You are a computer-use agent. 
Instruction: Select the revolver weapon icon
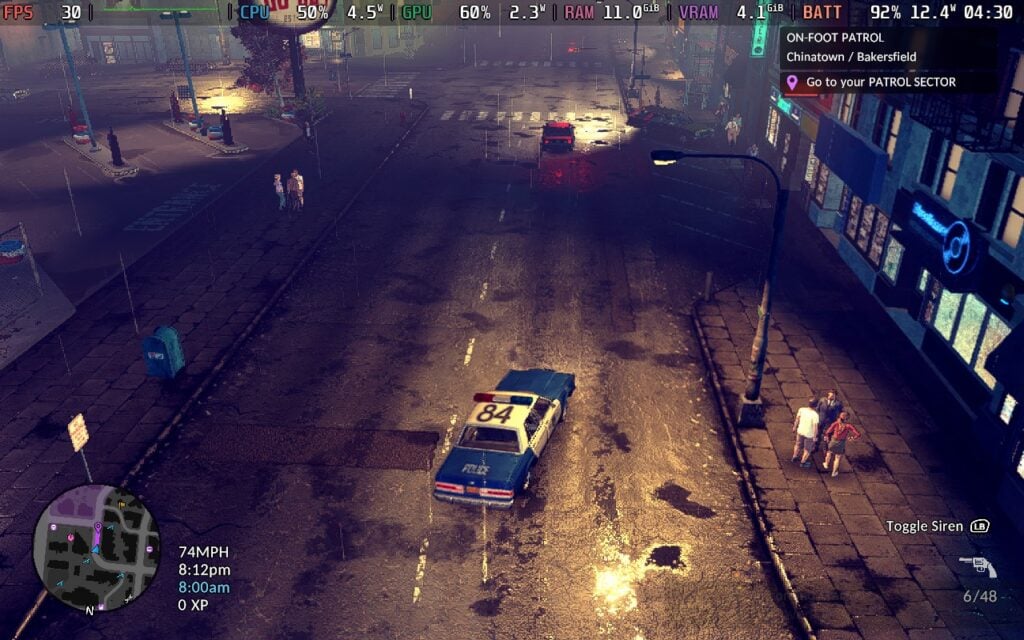pyautogui.click(x=977, y=566)
